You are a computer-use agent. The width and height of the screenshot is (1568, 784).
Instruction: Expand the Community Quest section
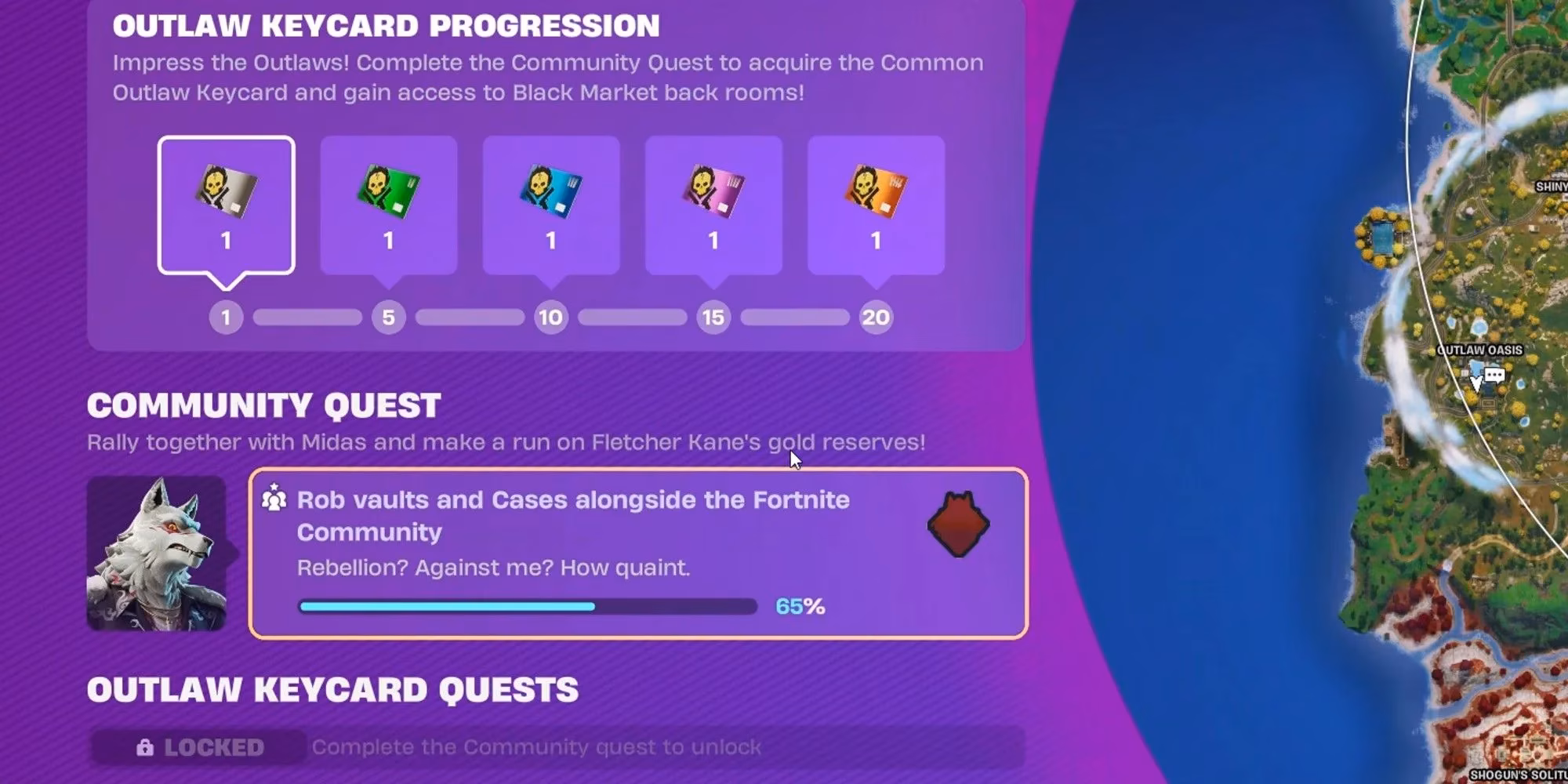click(264, 405)
